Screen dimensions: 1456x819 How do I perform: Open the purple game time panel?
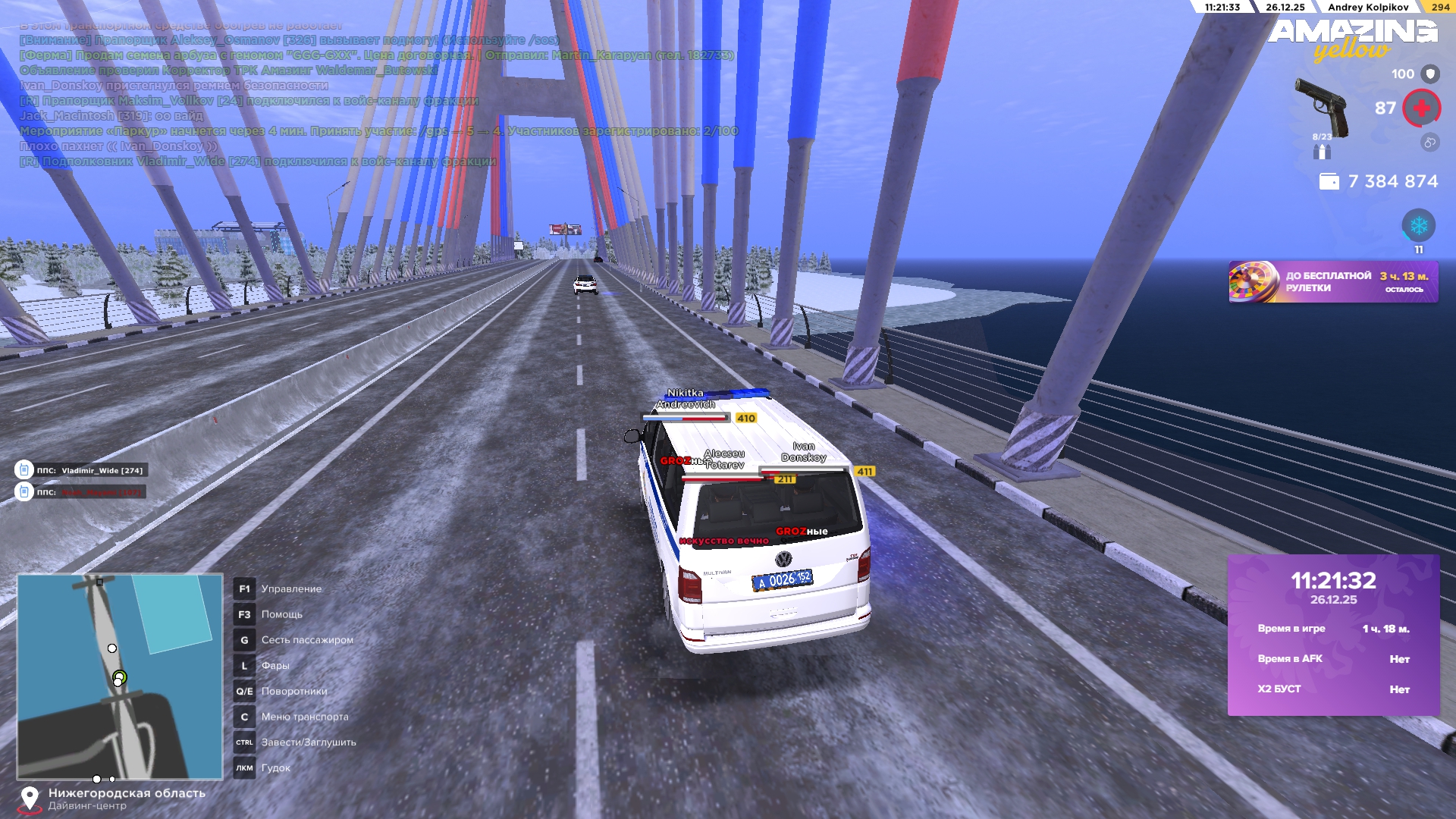[x=1333, y=635]
